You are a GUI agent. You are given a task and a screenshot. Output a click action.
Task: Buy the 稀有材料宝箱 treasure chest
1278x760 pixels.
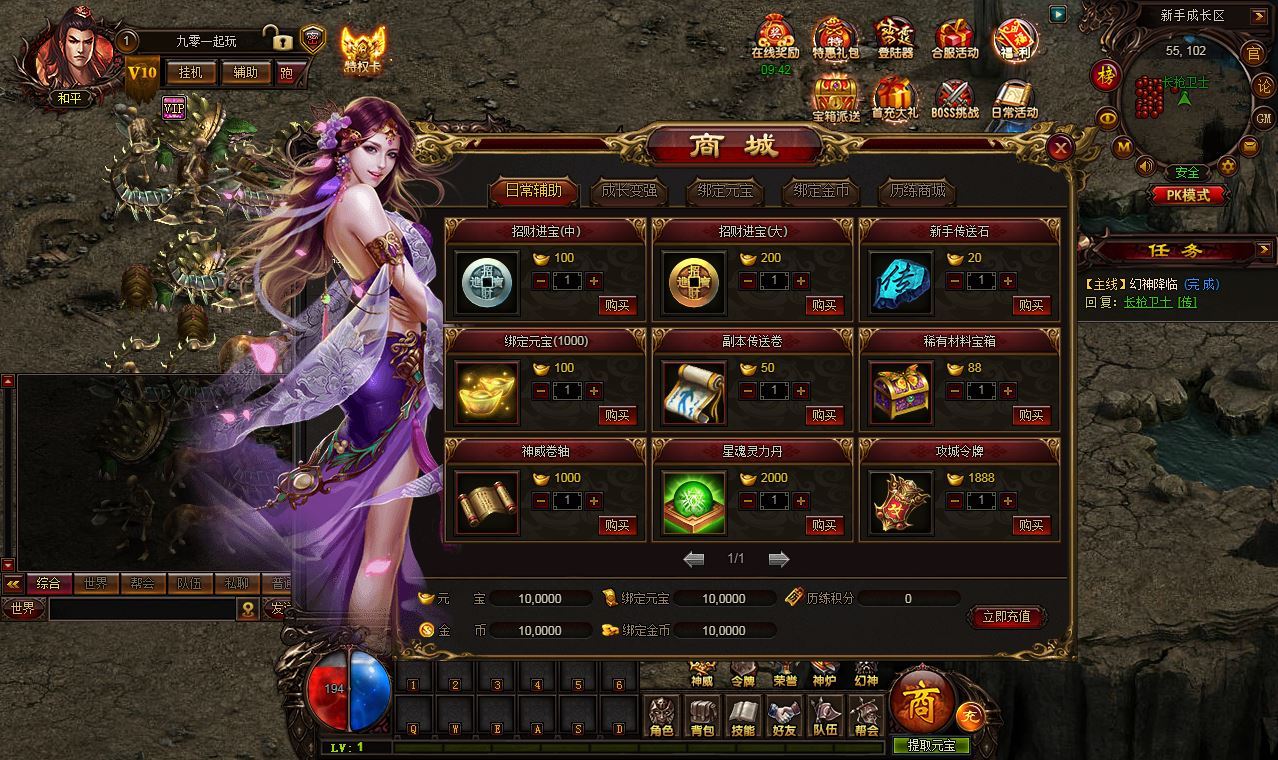point(1031,415)
